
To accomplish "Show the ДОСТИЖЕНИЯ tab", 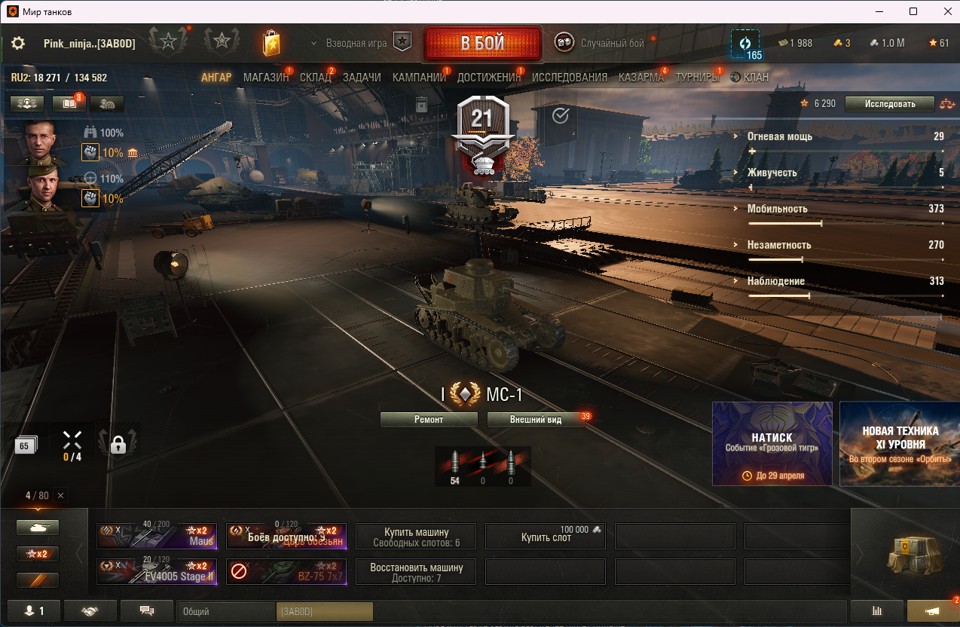I will coord(488,77).
